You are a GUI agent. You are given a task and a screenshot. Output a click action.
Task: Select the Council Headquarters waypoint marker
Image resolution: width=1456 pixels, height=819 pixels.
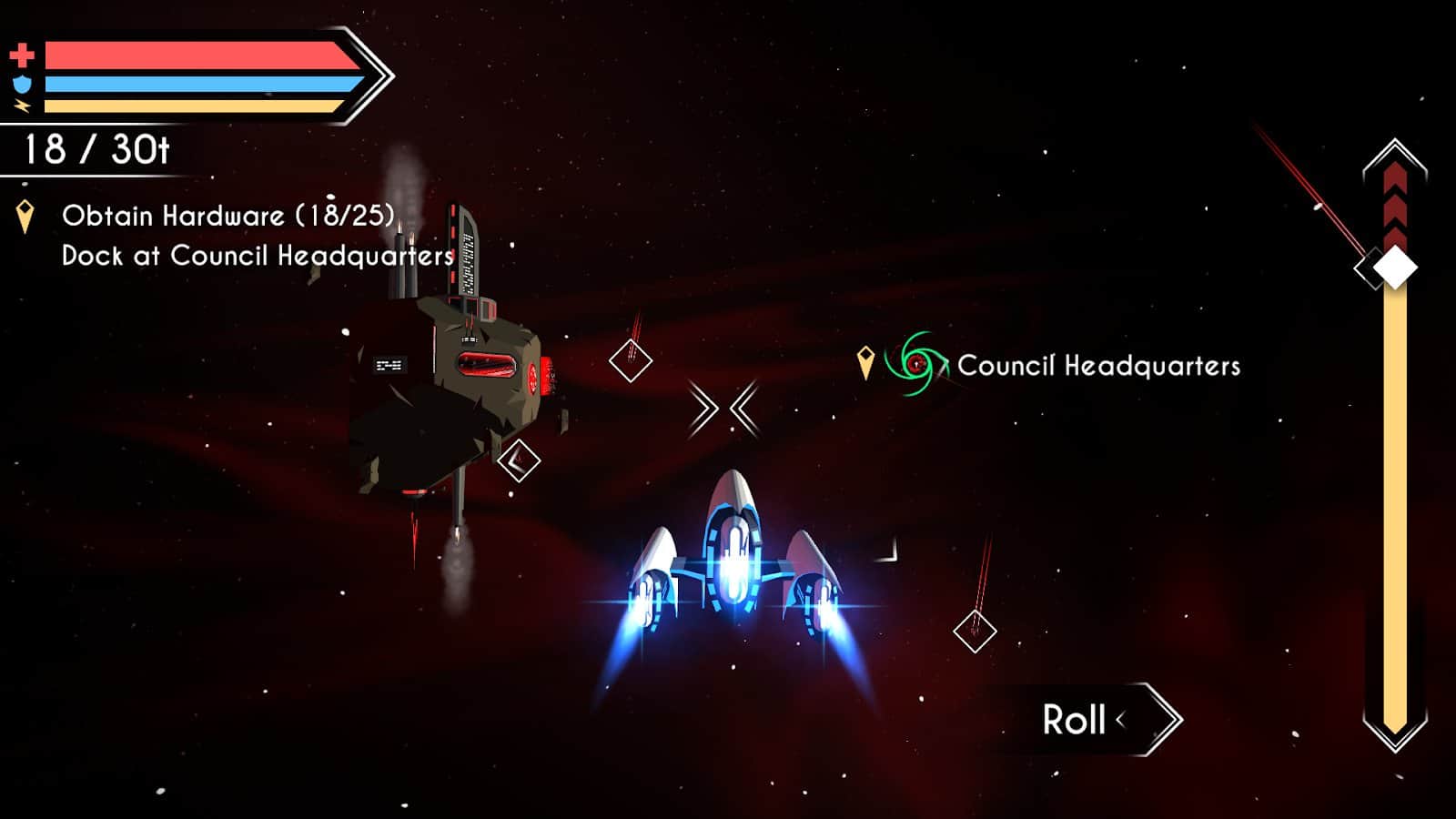tap(915, 365)
